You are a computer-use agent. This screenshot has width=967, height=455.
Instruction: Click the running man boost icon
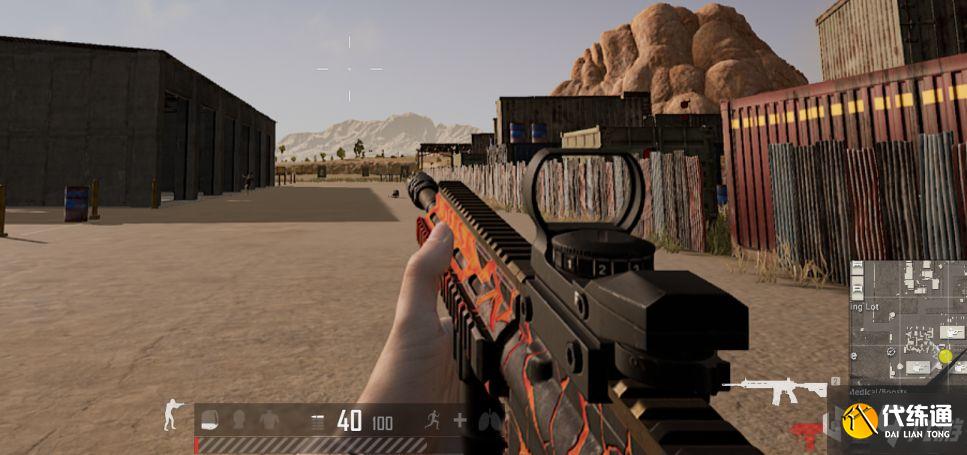tap(432, 420)
